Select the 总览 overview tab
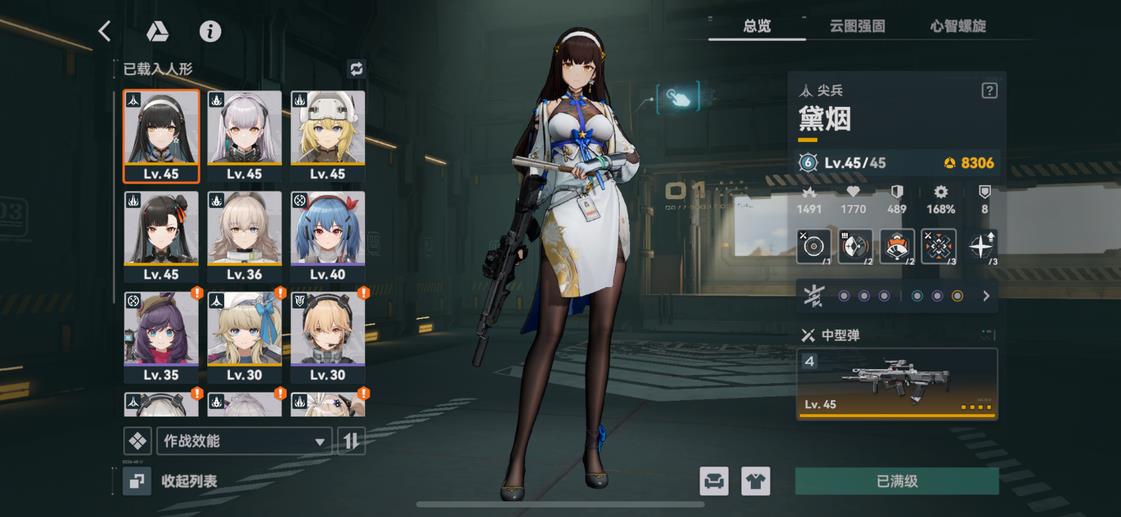 (757, 26)
